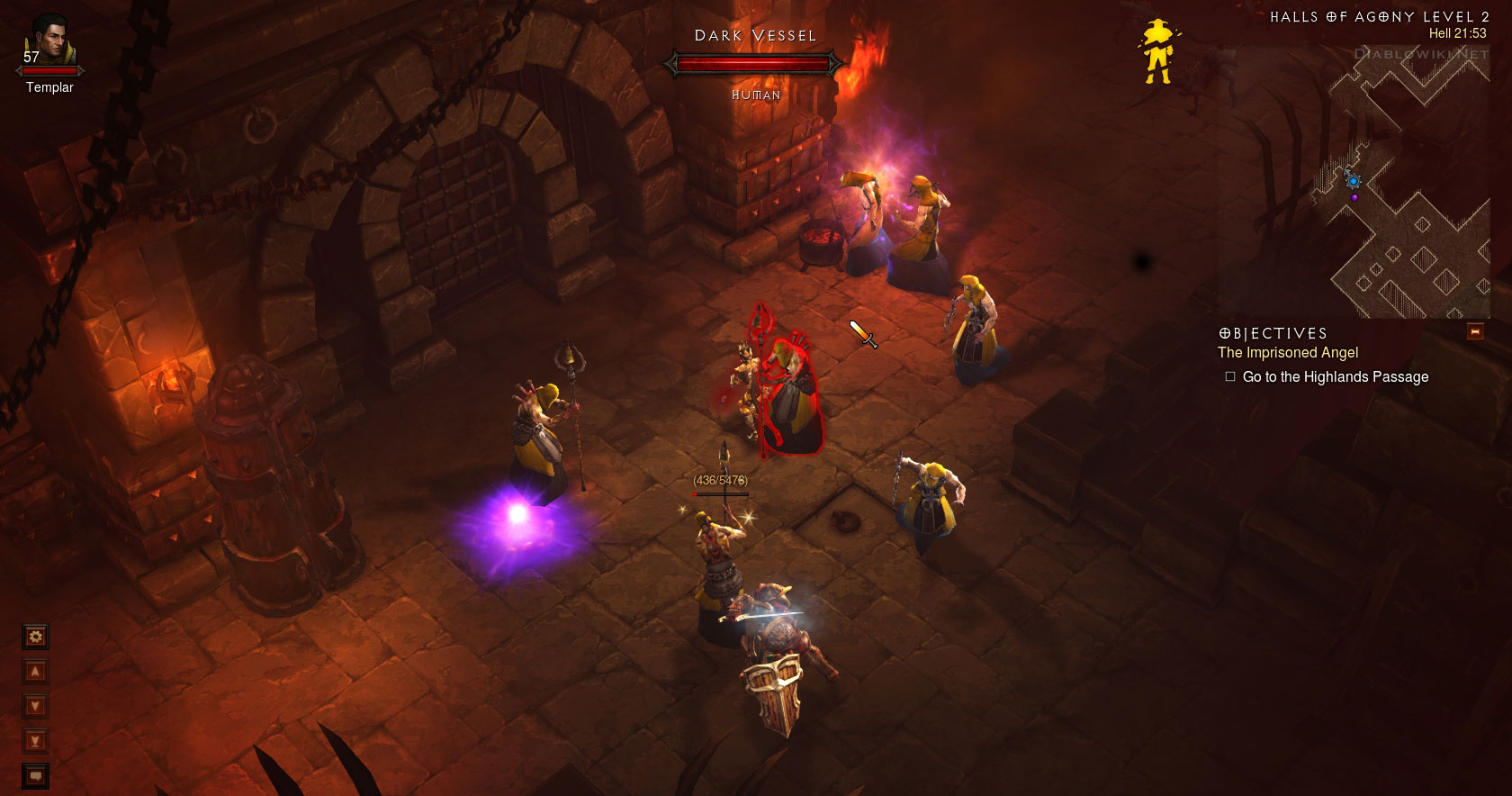Viewport: 1512px width, 796px height.
Task: Click the Go to the Highlands Passage objective
Action: click(1335, 377)
